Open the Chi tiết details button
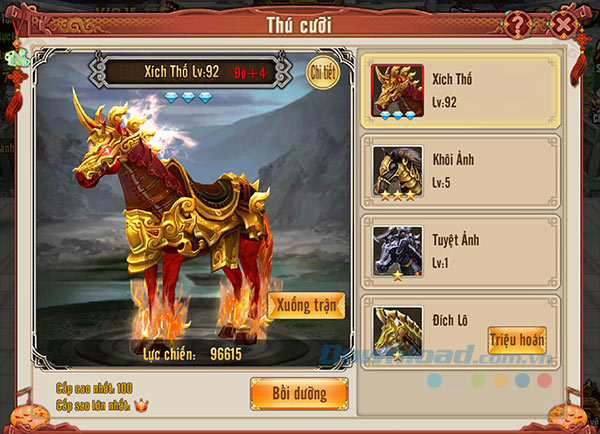This screenshot has height=434, width=600. pyautogui.click(x=322, y=72)
